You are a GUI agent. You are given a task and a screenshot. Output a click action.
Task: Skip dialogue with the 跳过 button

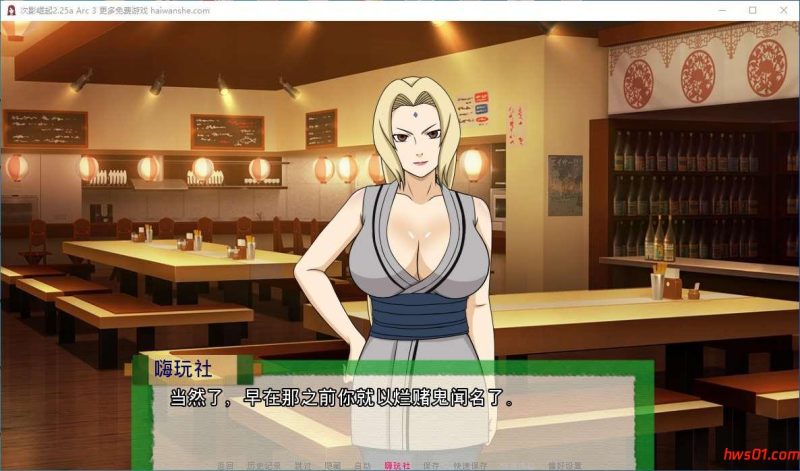[302, 466]
